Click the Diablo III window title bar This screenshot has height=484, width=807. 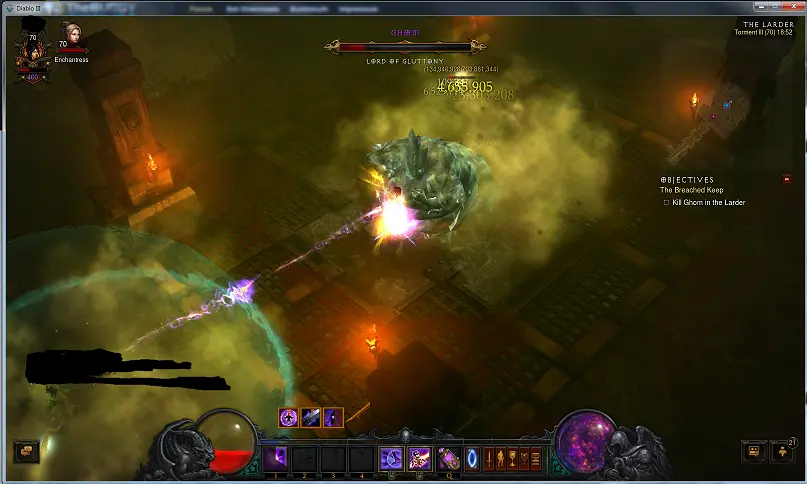click(x=400, y=7)
